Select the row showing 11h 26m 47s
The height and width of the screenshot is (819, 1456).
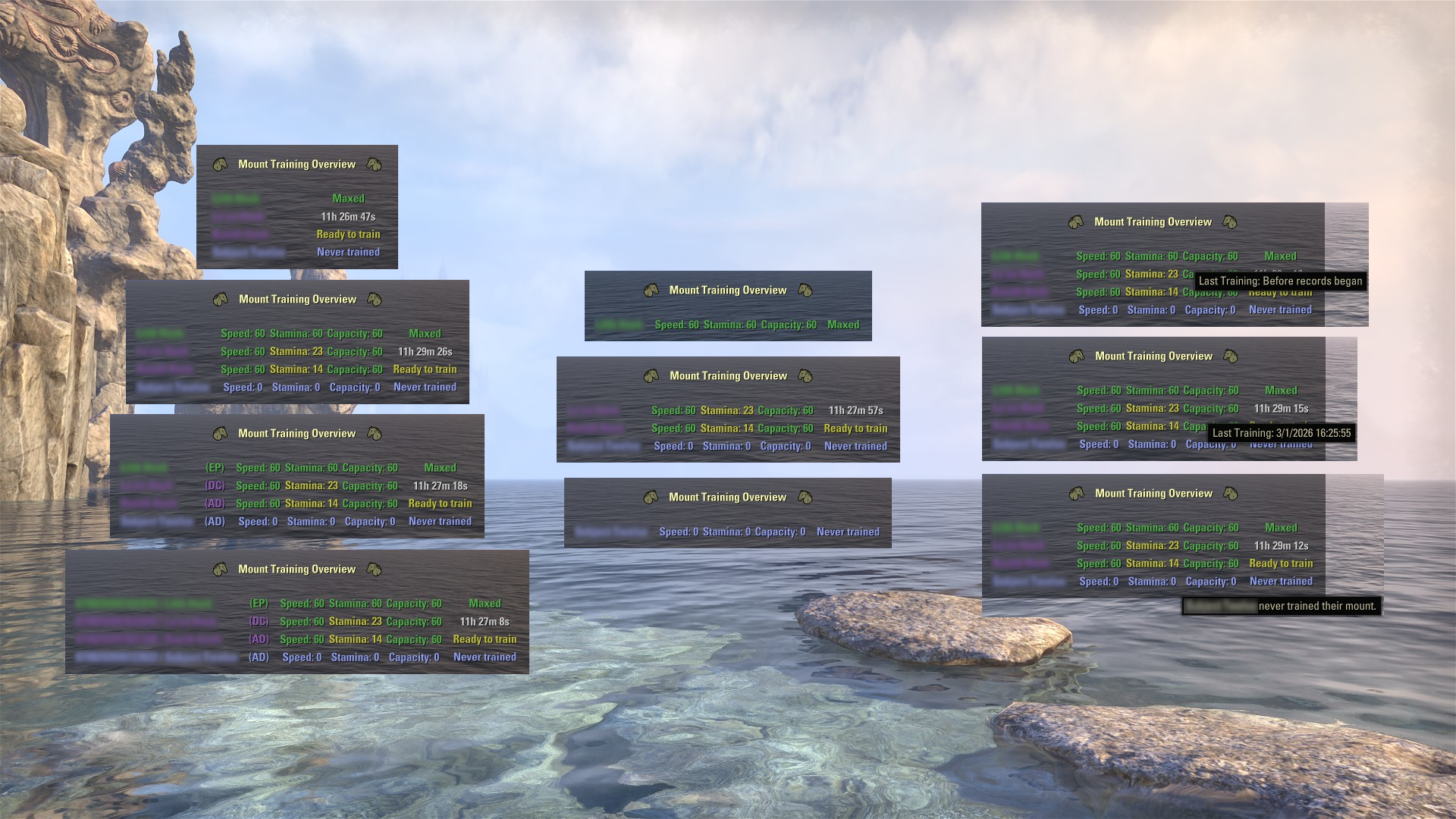(297, 217)
